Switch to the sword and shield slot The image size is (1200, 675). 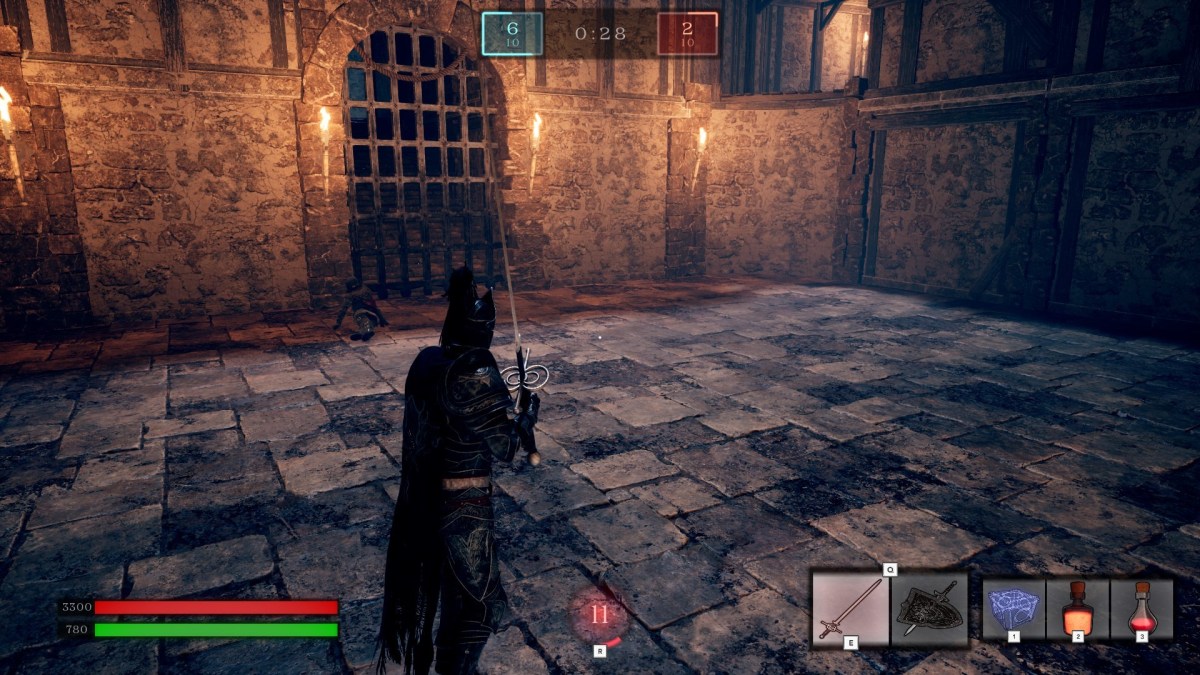929,608
